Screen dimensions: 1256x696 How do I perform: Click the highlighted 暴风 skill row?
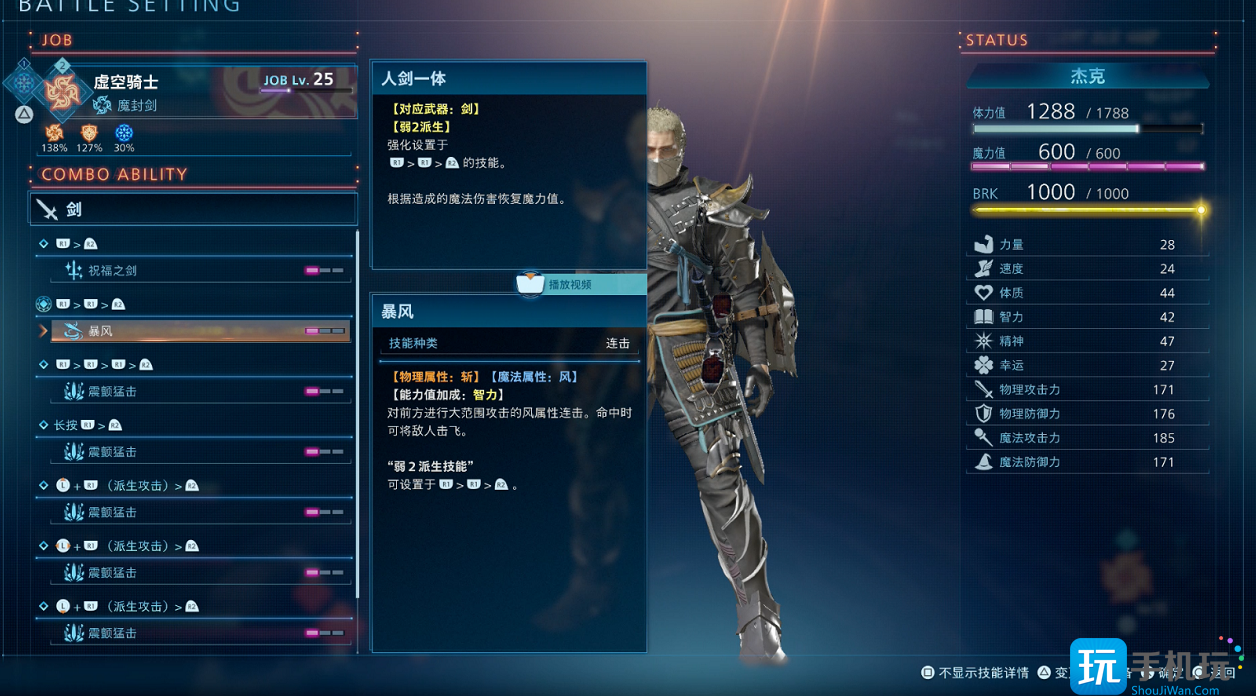pyautogui.click(x=194, y=330)
